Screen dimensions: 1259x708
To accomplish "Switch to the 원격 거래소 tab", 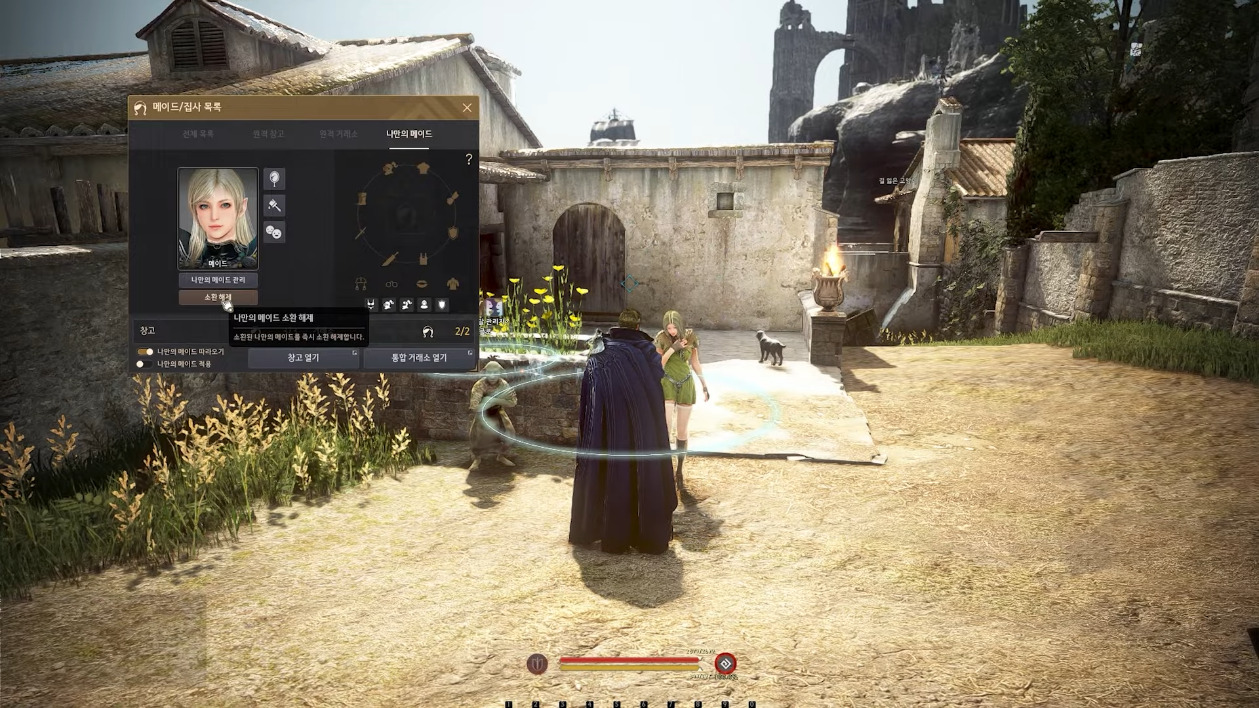I will [x=338, y=134].
